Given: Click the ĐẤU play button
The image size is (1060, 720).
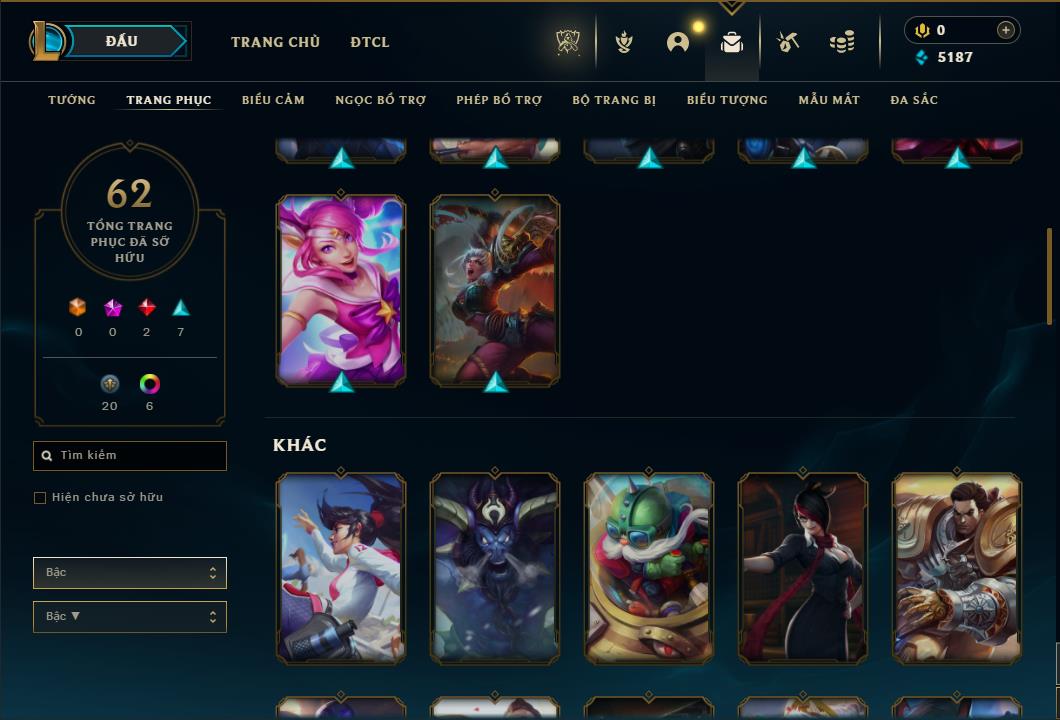Looking at the screenshot, I should [121, 41].
